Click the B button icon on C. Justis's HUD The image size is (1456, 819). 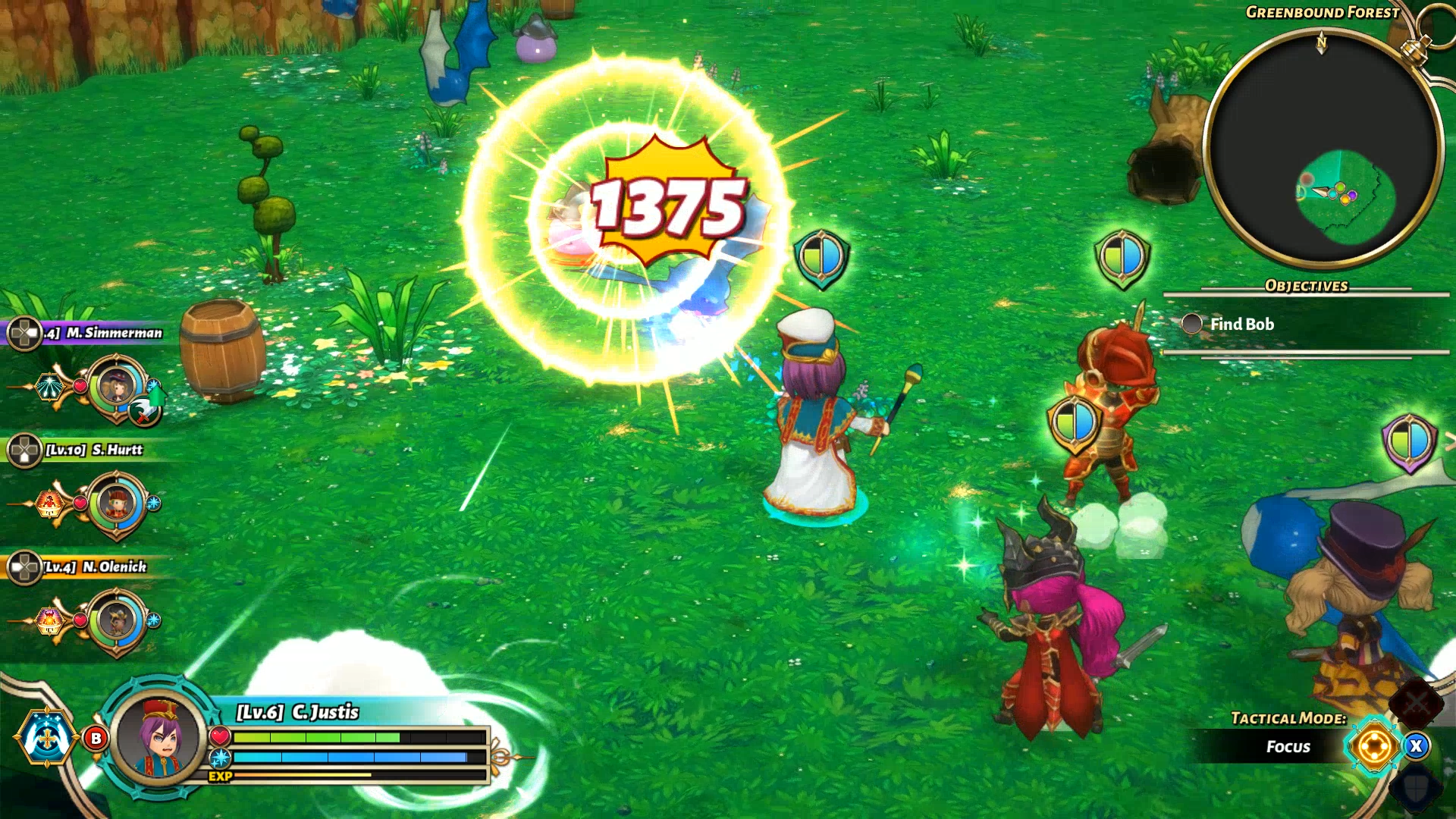[96, 738]
